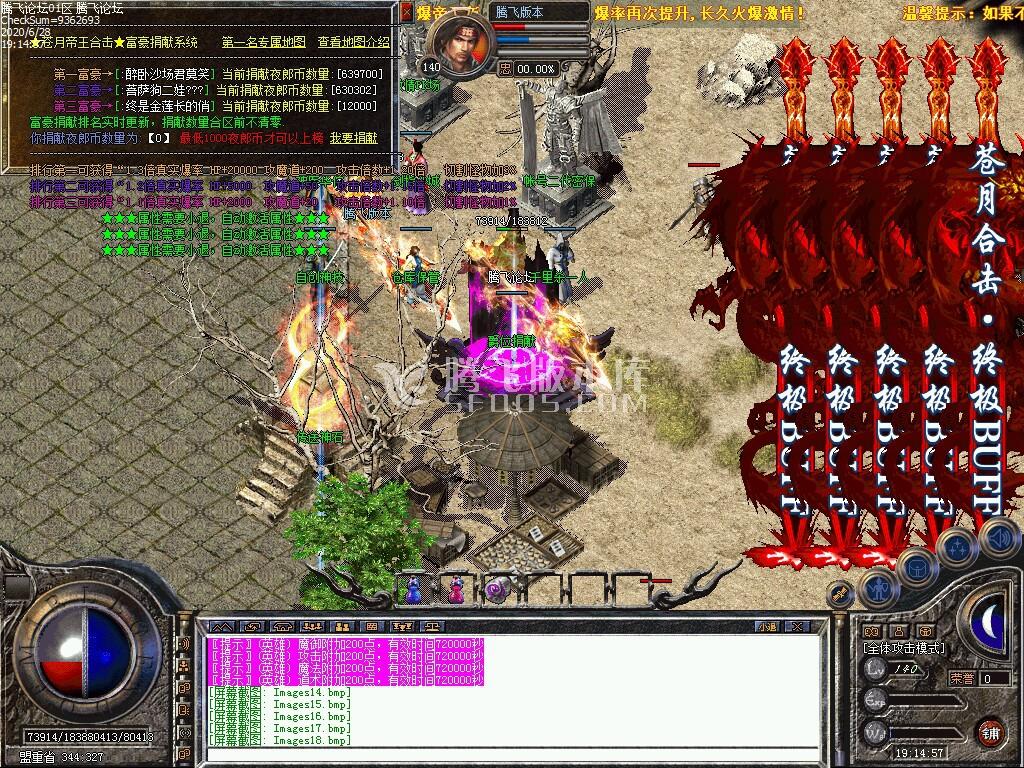Image resolution: width=1024 pixels, height=768 pixels.
Task: Click the 查看地图介绍 link
Action: 353,42
